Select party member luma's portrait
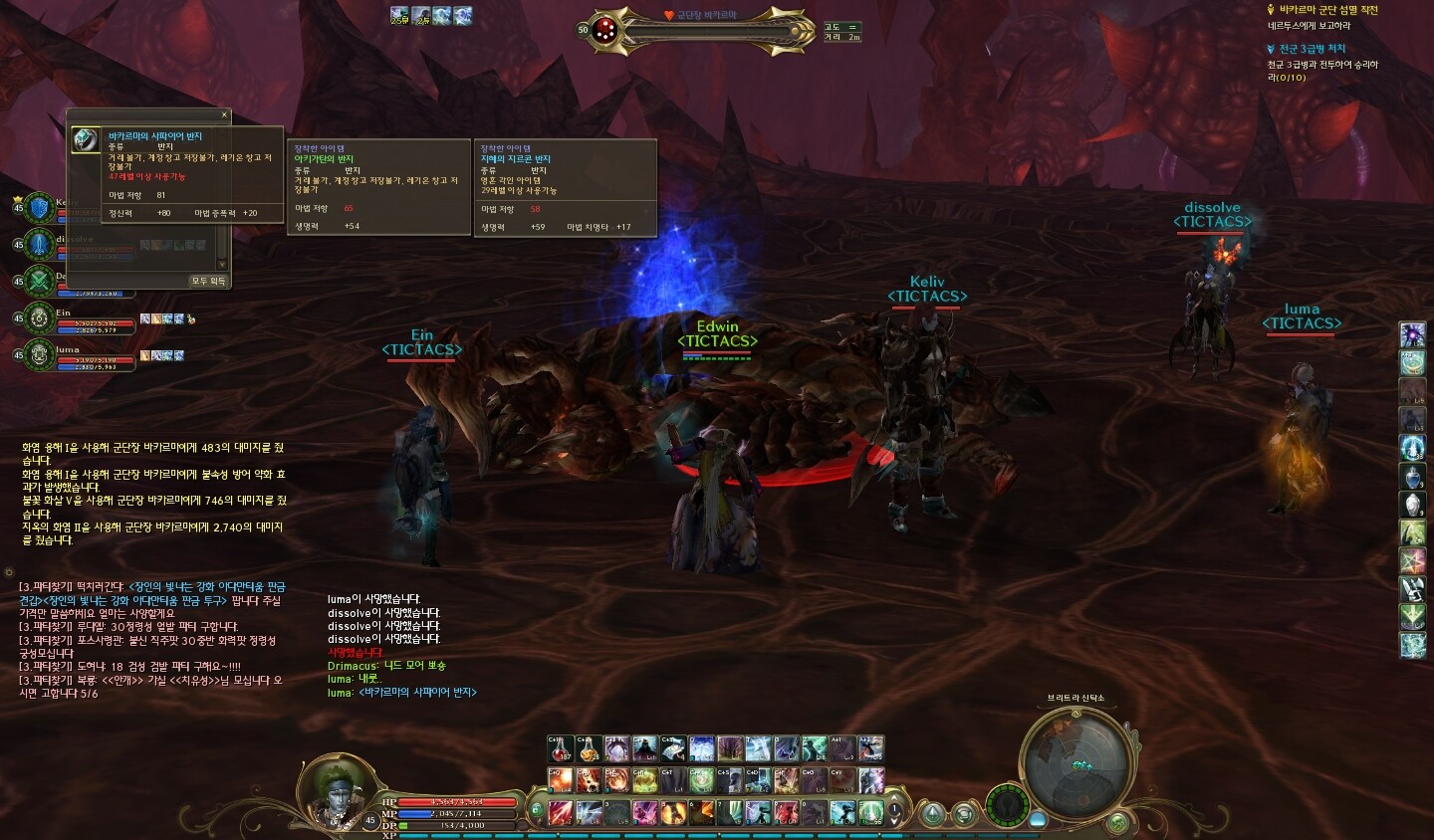This screenshot has height=840, width=1434. pyautogui.click(x=39, y=354)
